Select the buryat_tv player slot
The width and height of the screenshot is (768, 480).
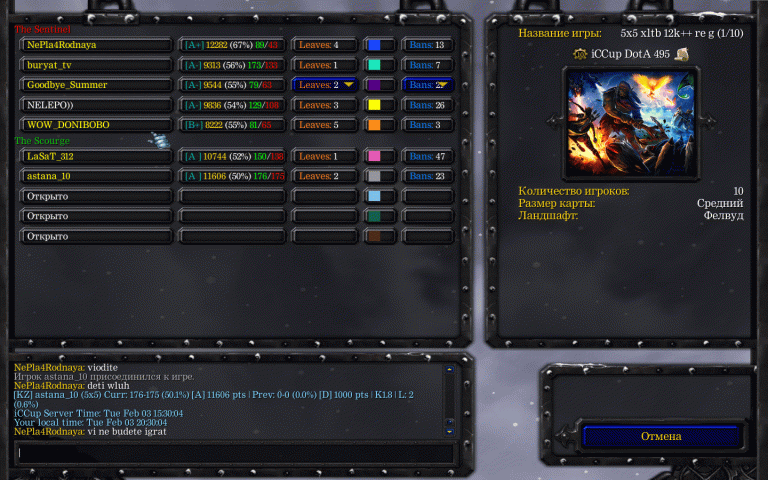(97, 65)
